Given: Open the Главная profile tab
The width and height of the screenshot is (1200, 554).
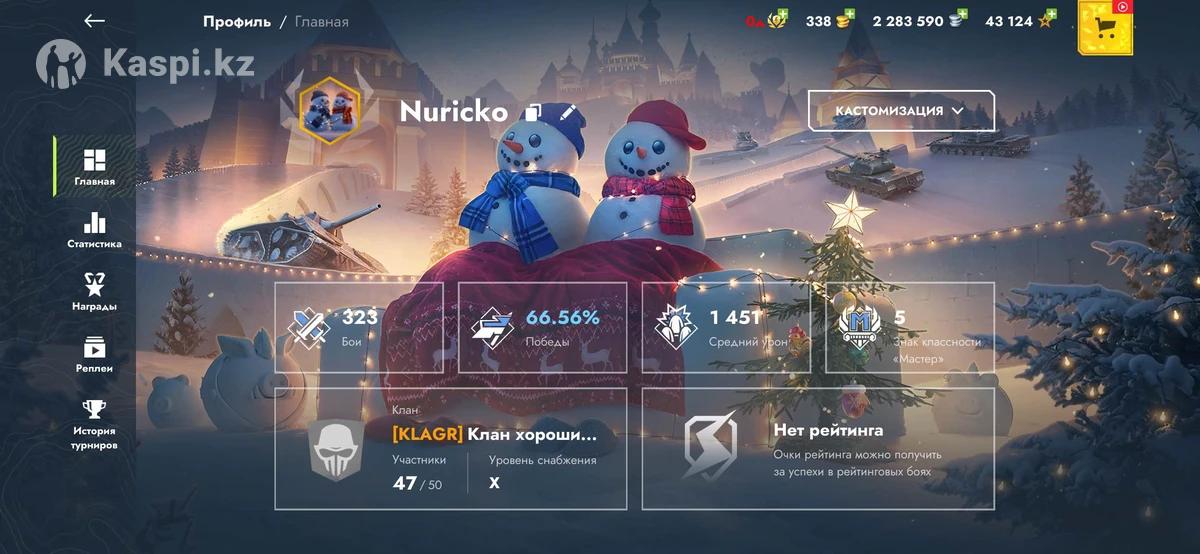Looking at the screenshot, I should (x=94, y=167).
